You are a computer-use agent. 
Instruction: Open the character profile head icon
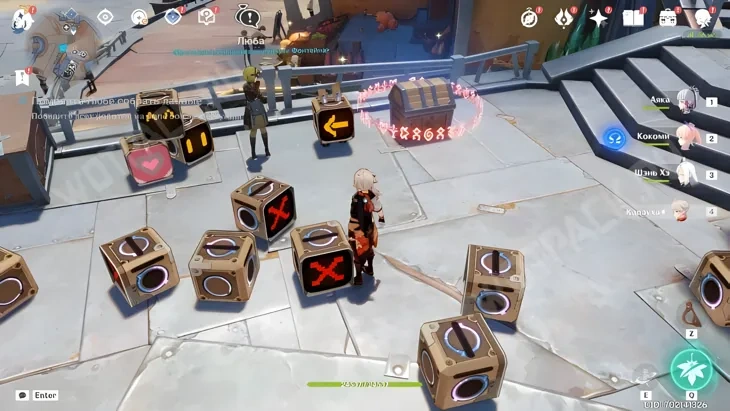point(703,18)
